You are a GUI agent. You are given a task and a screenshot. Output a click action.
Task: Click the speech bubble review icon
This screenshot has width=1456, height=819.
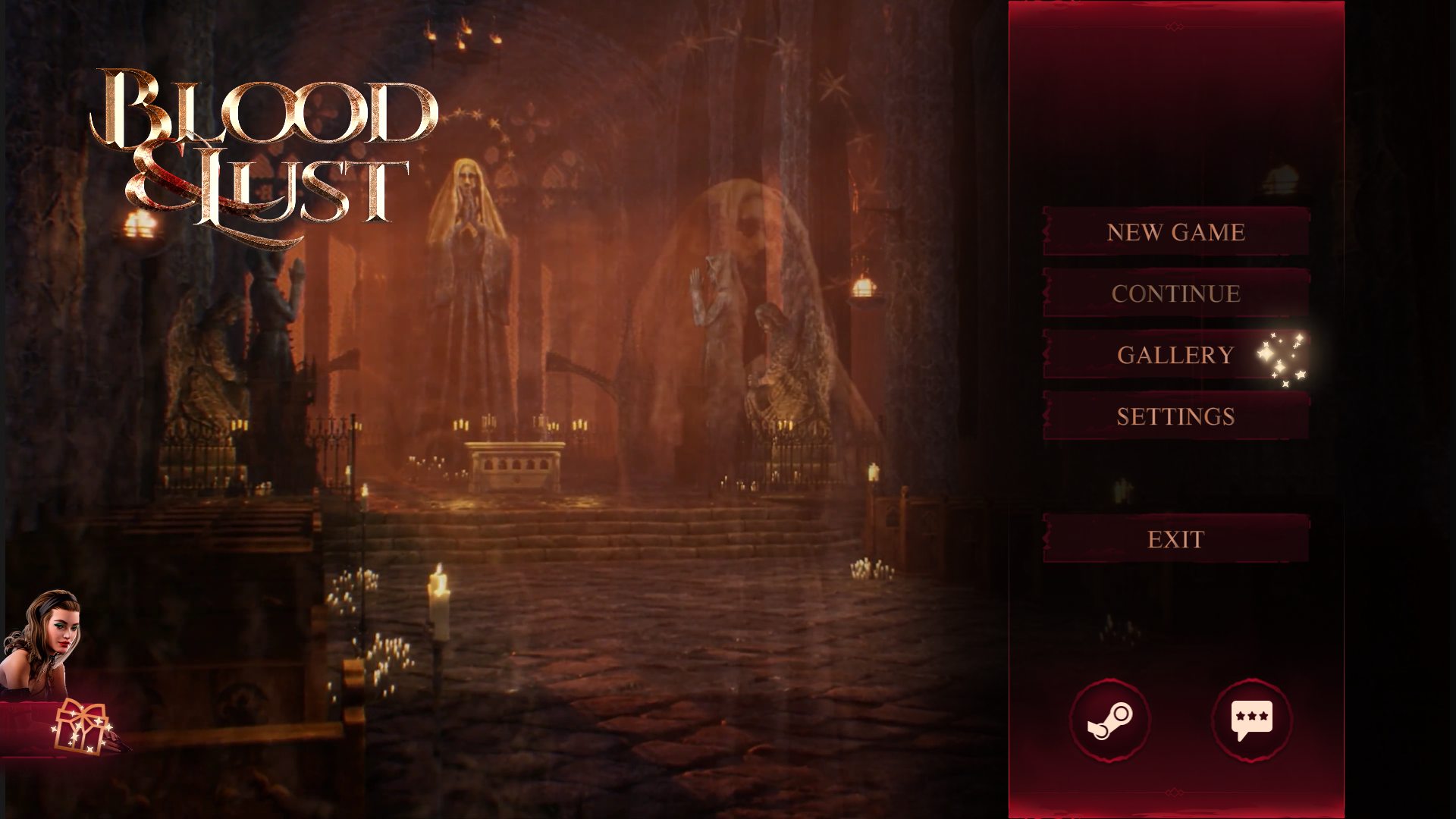click(x=1251, y=720)
